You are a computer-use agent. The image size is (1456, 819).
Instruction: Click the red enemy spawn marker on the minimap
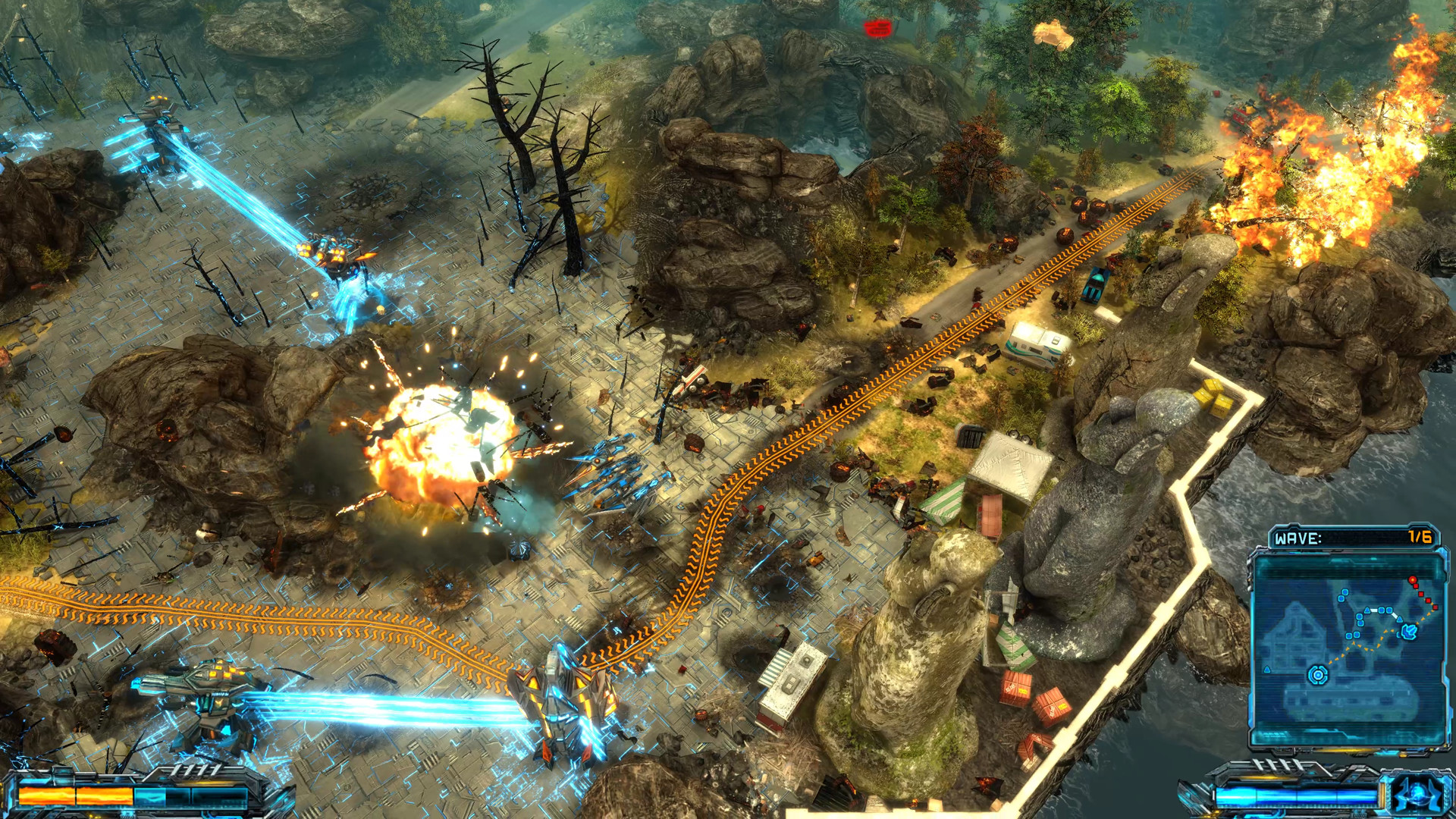click(x=1412, y=579)
